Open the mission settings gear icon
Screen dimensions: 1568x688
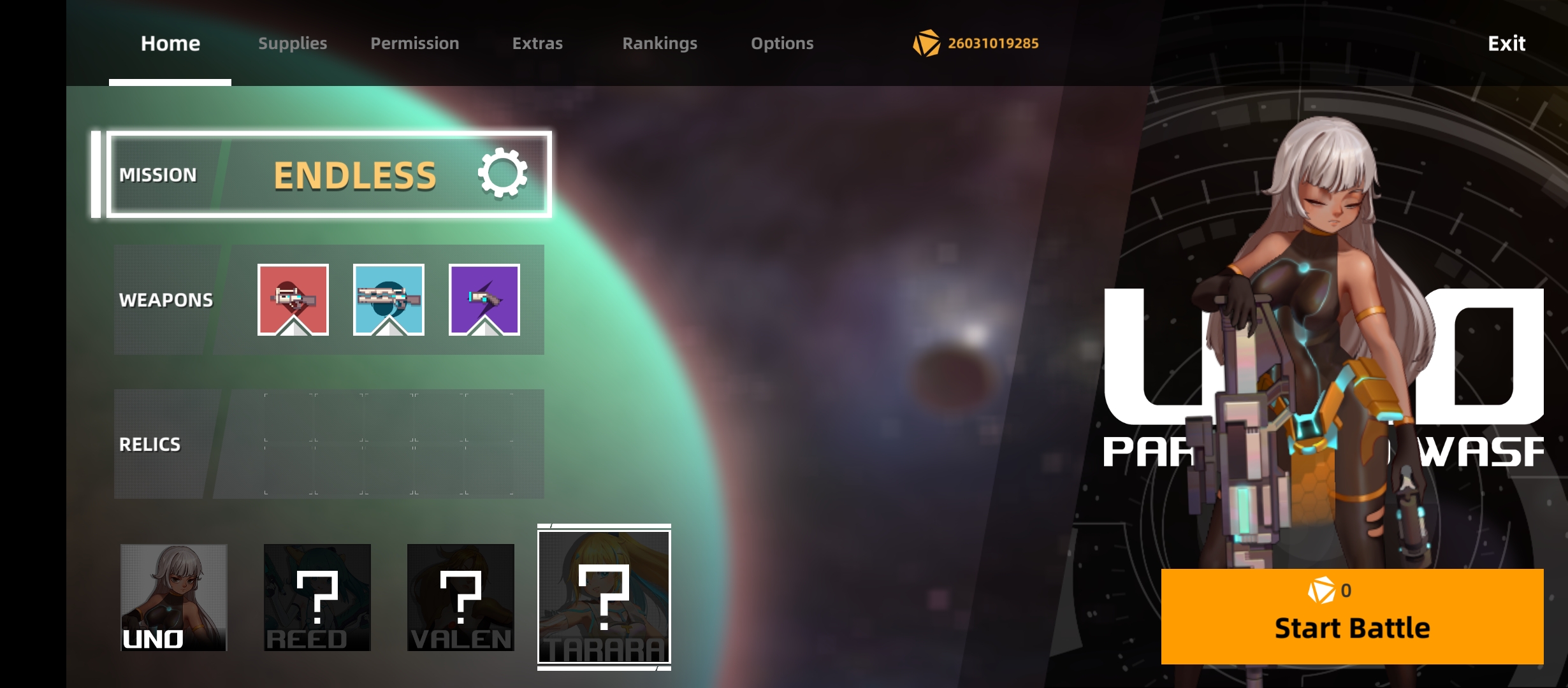click(x=503, y=174)
